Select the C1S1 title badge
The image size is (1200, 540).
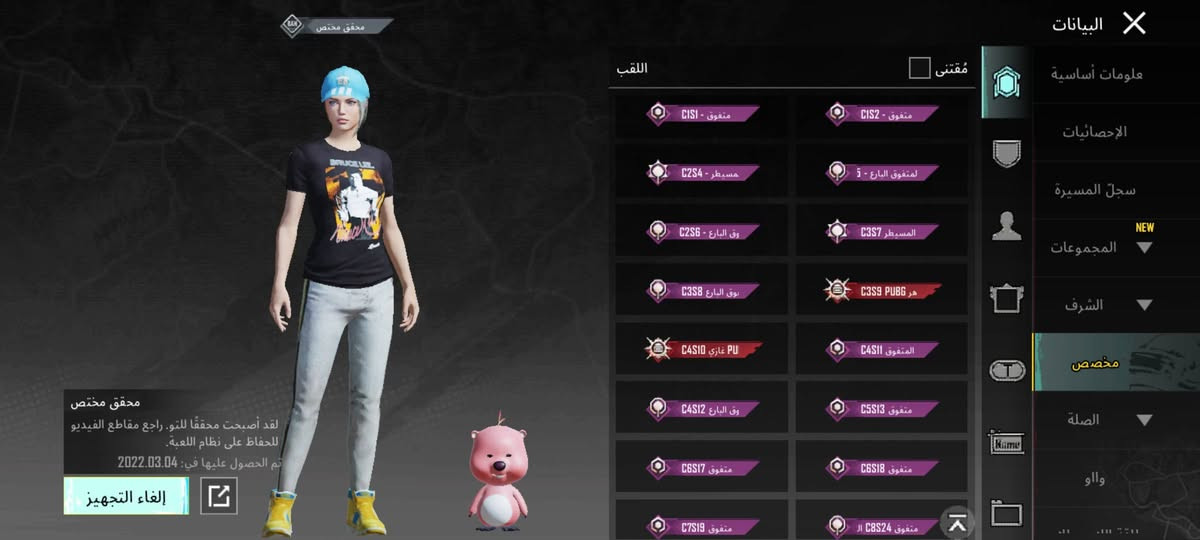tap(702, 115)
